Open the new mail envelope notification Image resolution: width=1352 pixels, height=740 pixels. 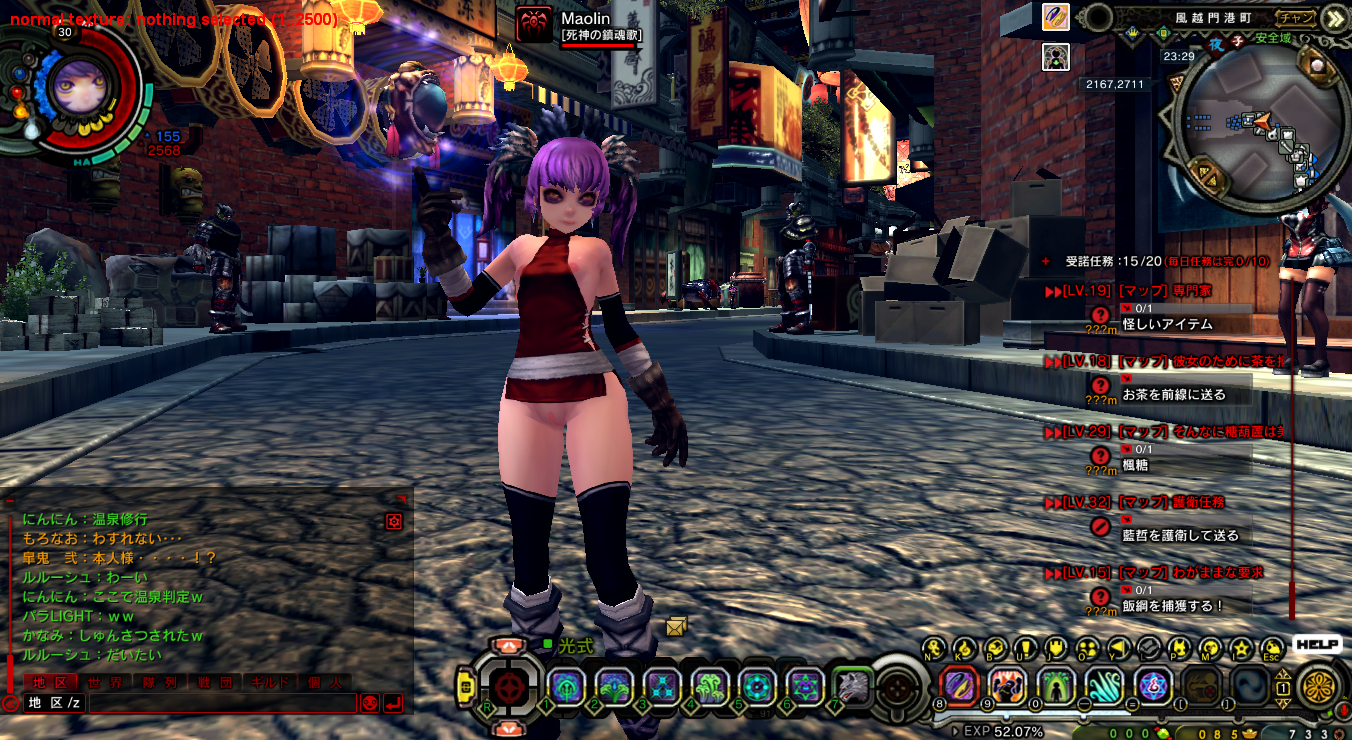676,627
